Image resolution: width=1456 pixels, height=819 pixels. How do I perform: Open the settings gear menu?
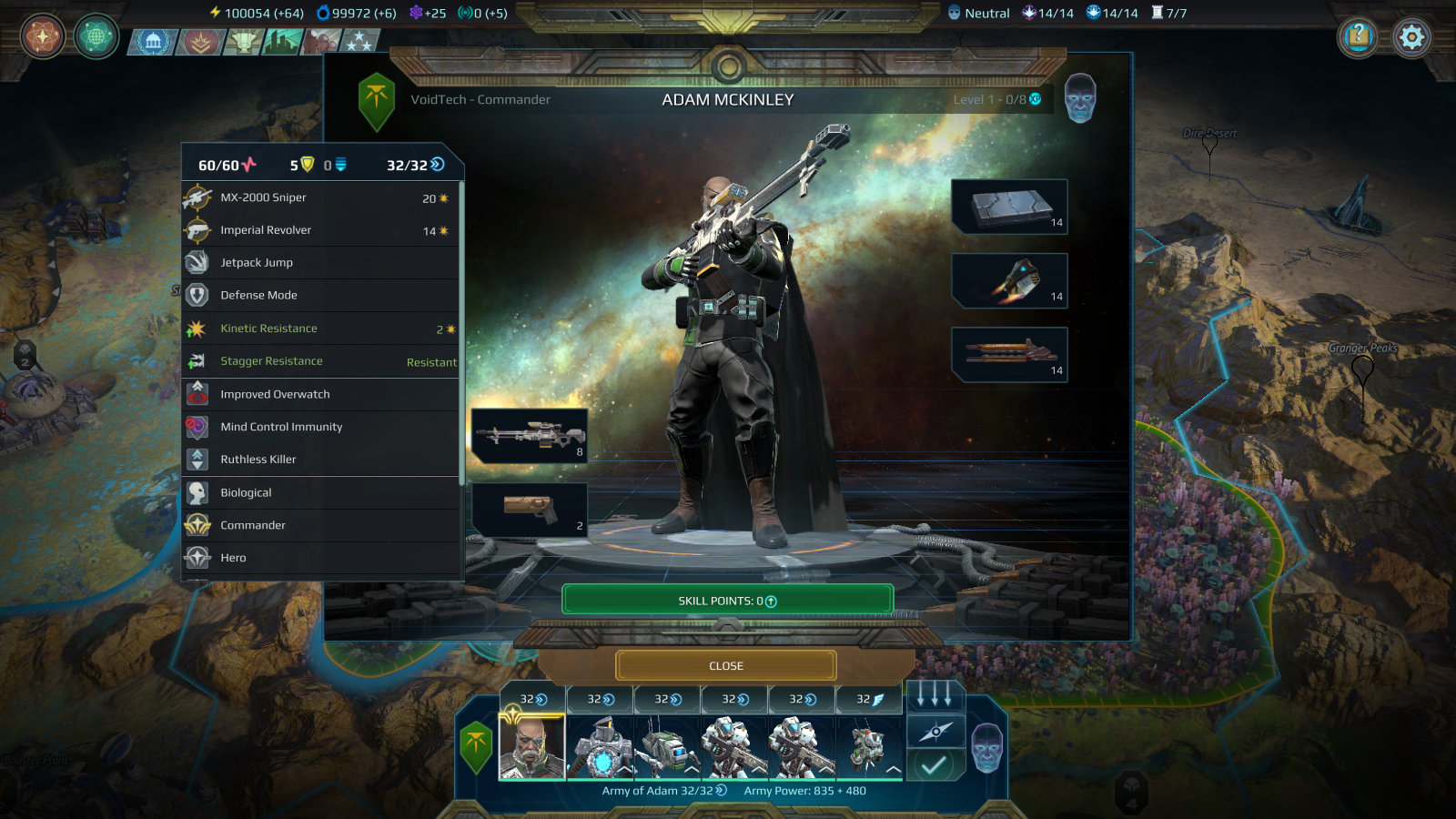click(1411, 37)
